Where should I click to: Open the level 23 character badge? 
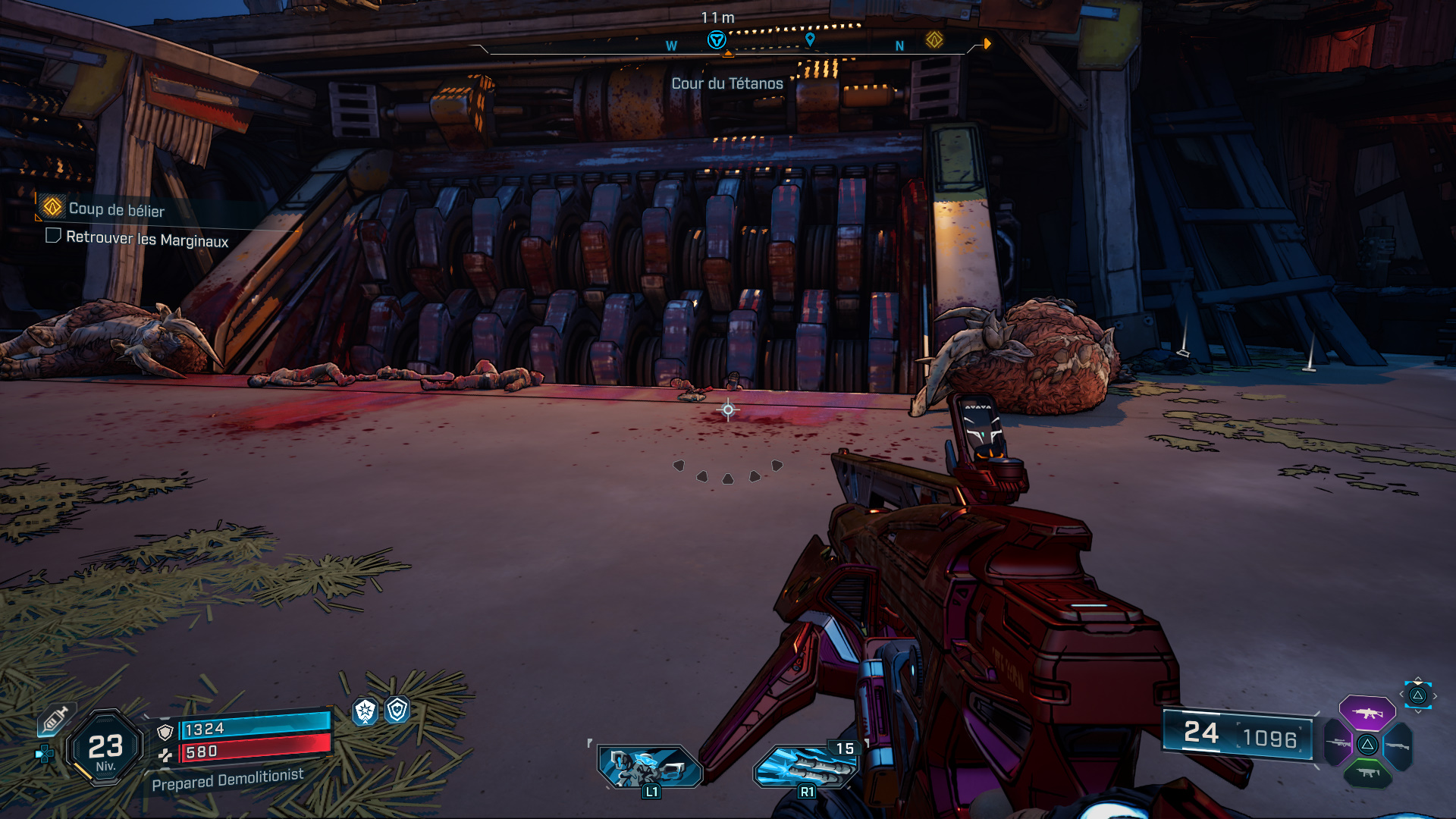click(105, 748)
